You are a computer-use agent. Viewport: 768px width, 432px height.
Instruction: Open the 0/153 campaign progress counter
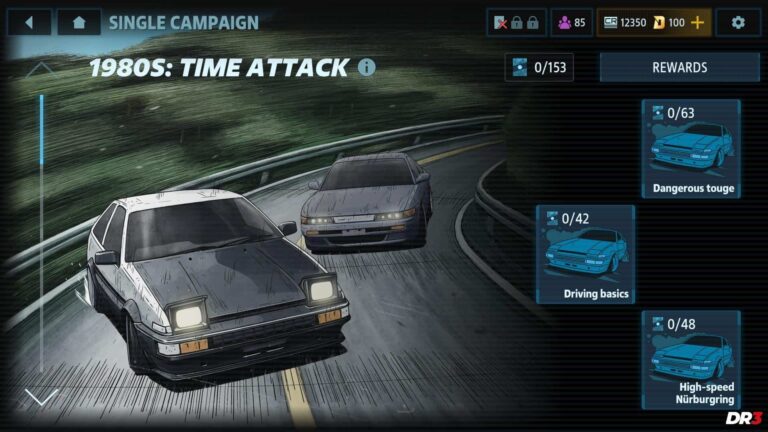point(539,68)
